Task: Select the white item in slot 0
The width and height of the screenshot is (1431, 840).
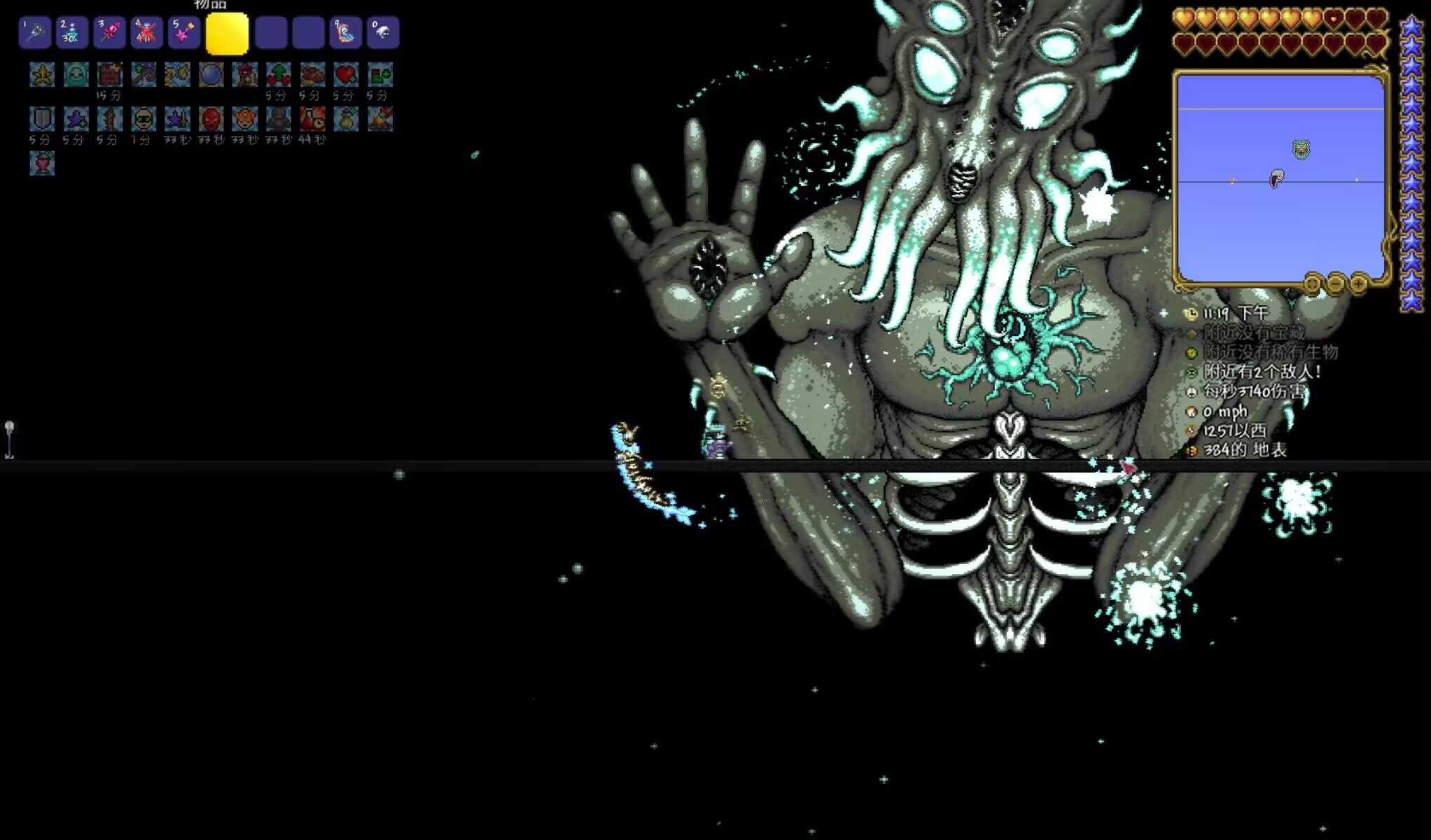Action: click(x=383, y=33)
